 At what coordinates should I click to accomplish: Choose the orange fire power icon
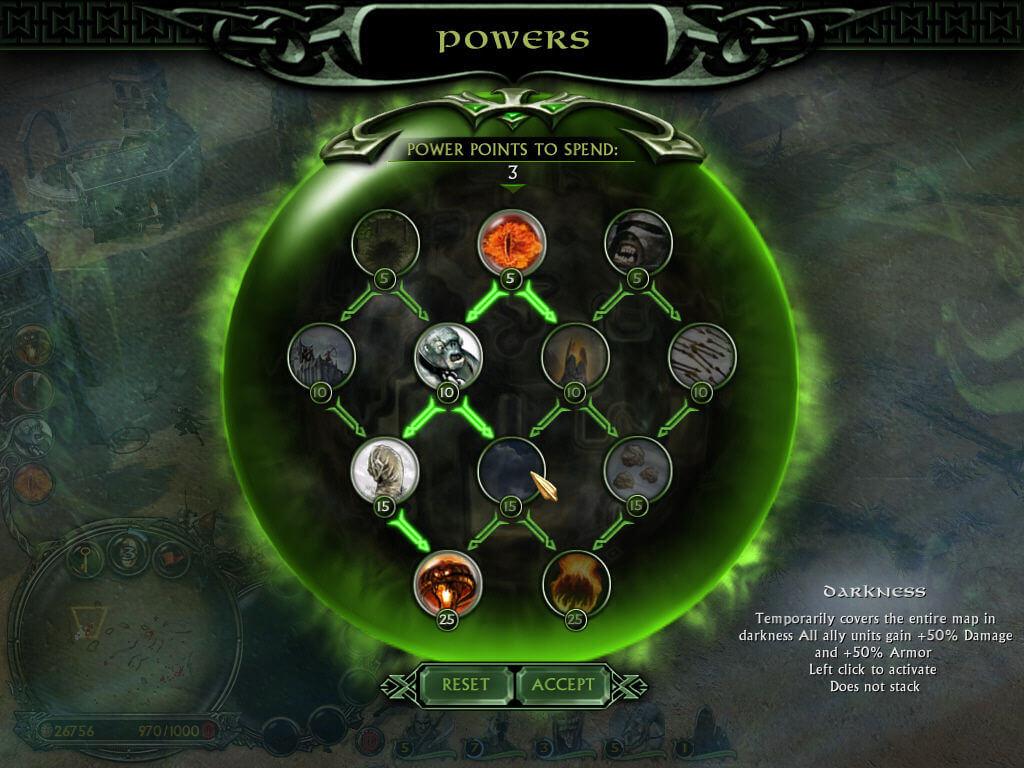pyautogui.click(x=574, y=584)
